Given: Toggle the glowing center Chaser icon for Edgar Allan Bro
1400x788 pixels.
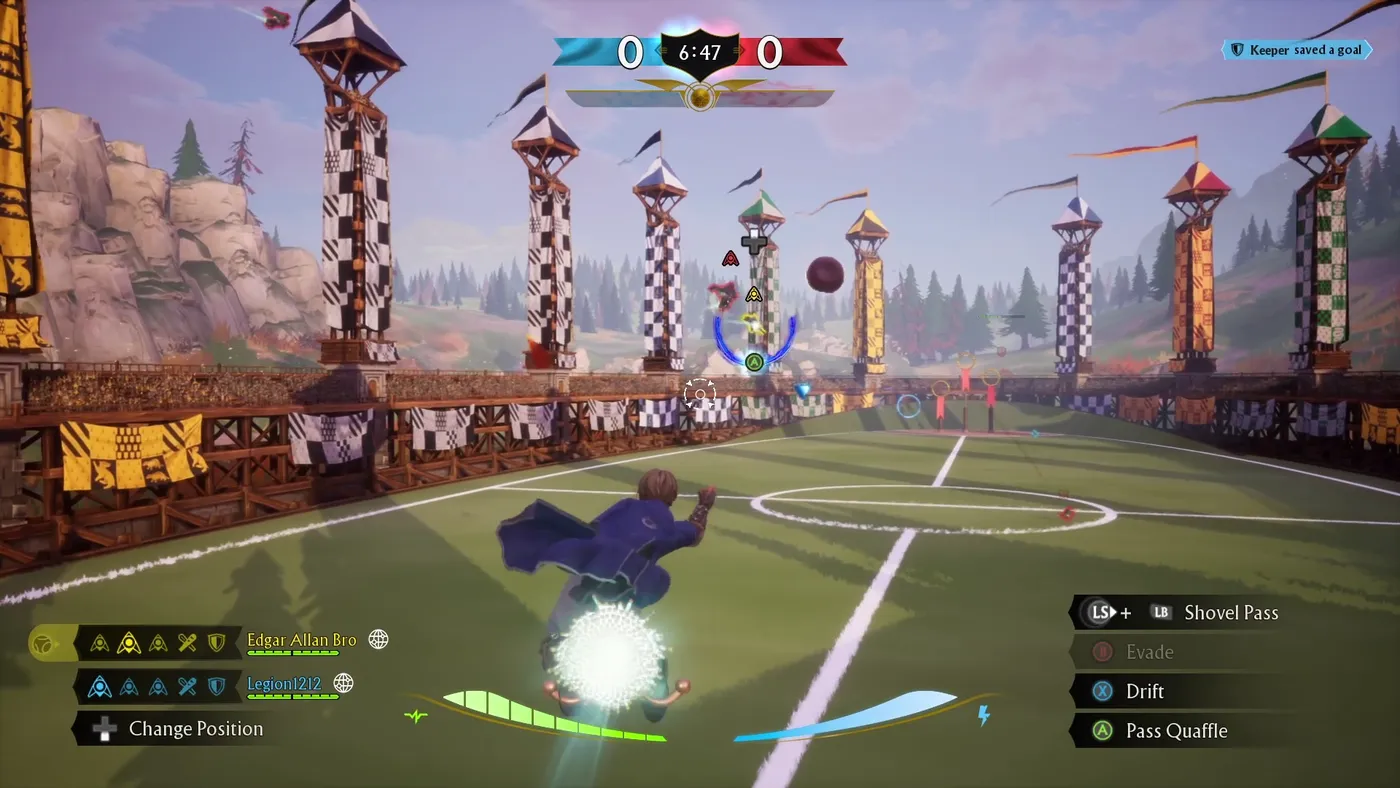Looking at the screenshot, I should tap(127, 640).
